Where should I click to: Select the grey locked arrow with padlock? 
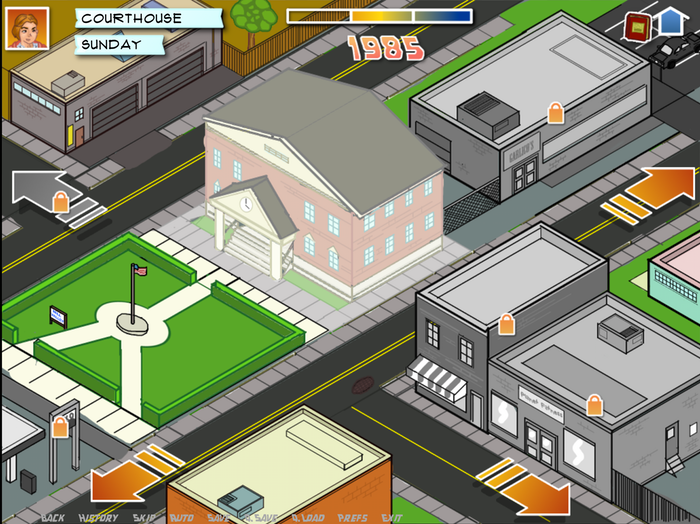click(50, 194)
